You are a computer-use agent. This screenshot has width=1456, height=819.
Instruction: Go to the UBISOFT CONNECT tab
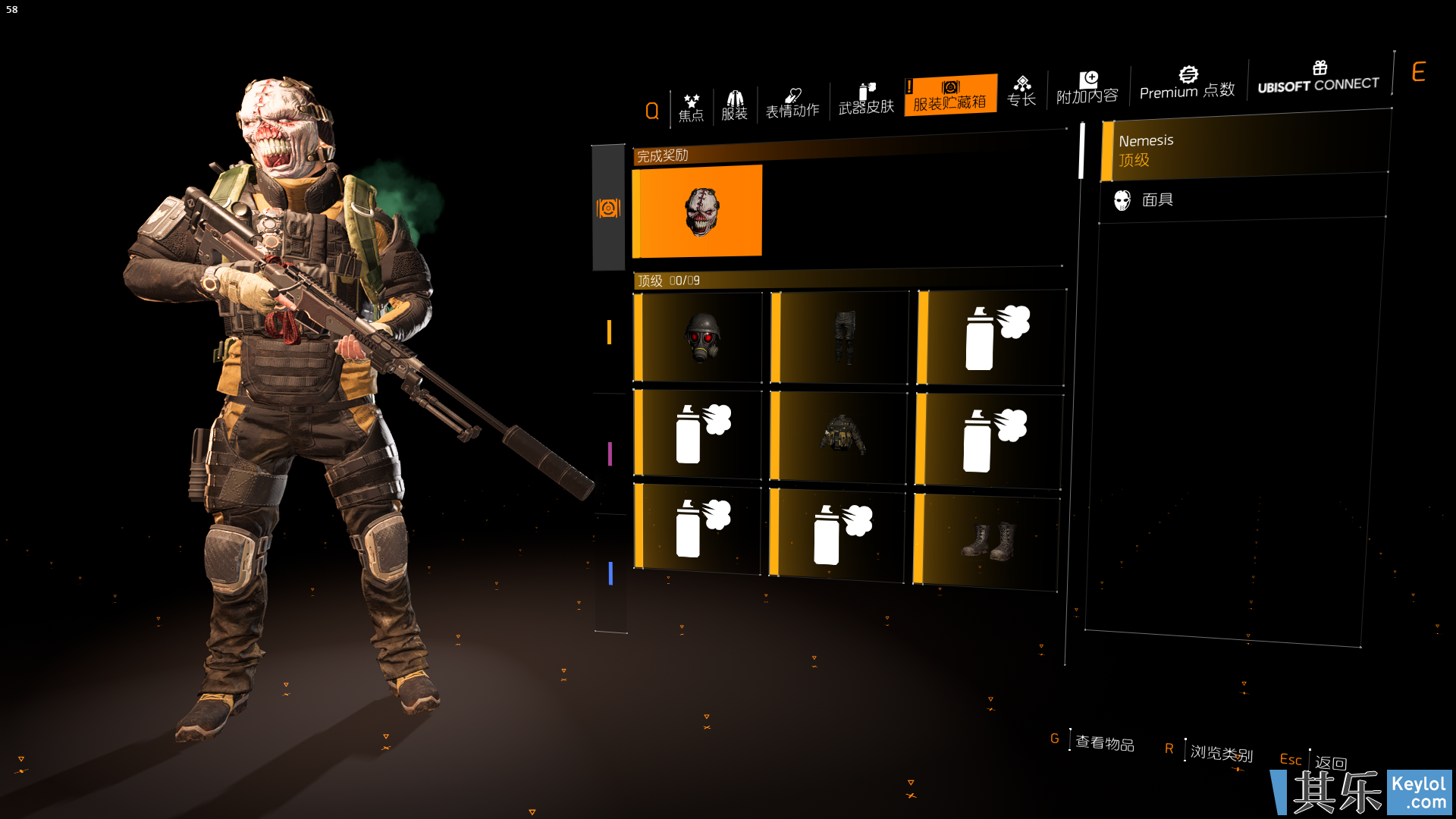1319,77
